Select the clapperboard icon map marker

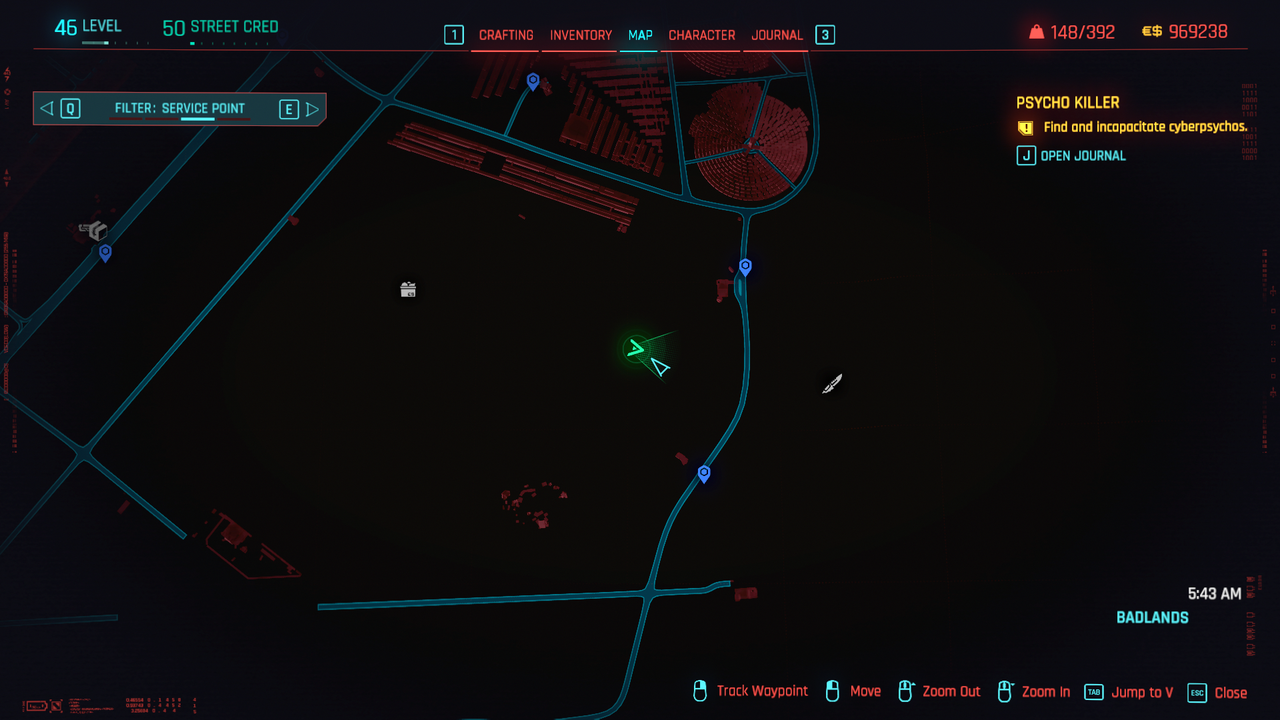408,290
